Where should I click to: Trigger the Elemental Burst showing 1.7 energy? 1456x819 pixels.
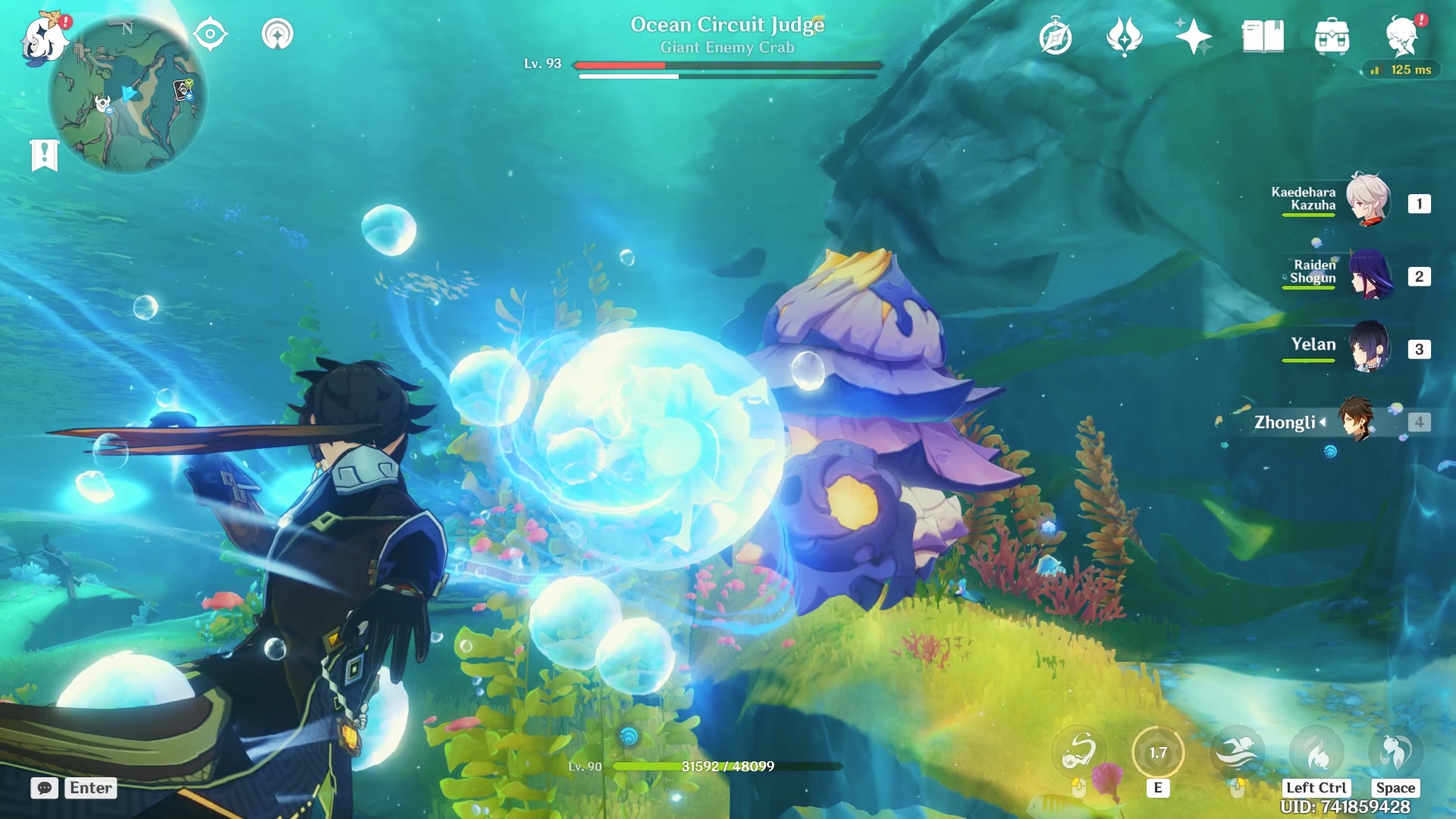(1158, 752)
